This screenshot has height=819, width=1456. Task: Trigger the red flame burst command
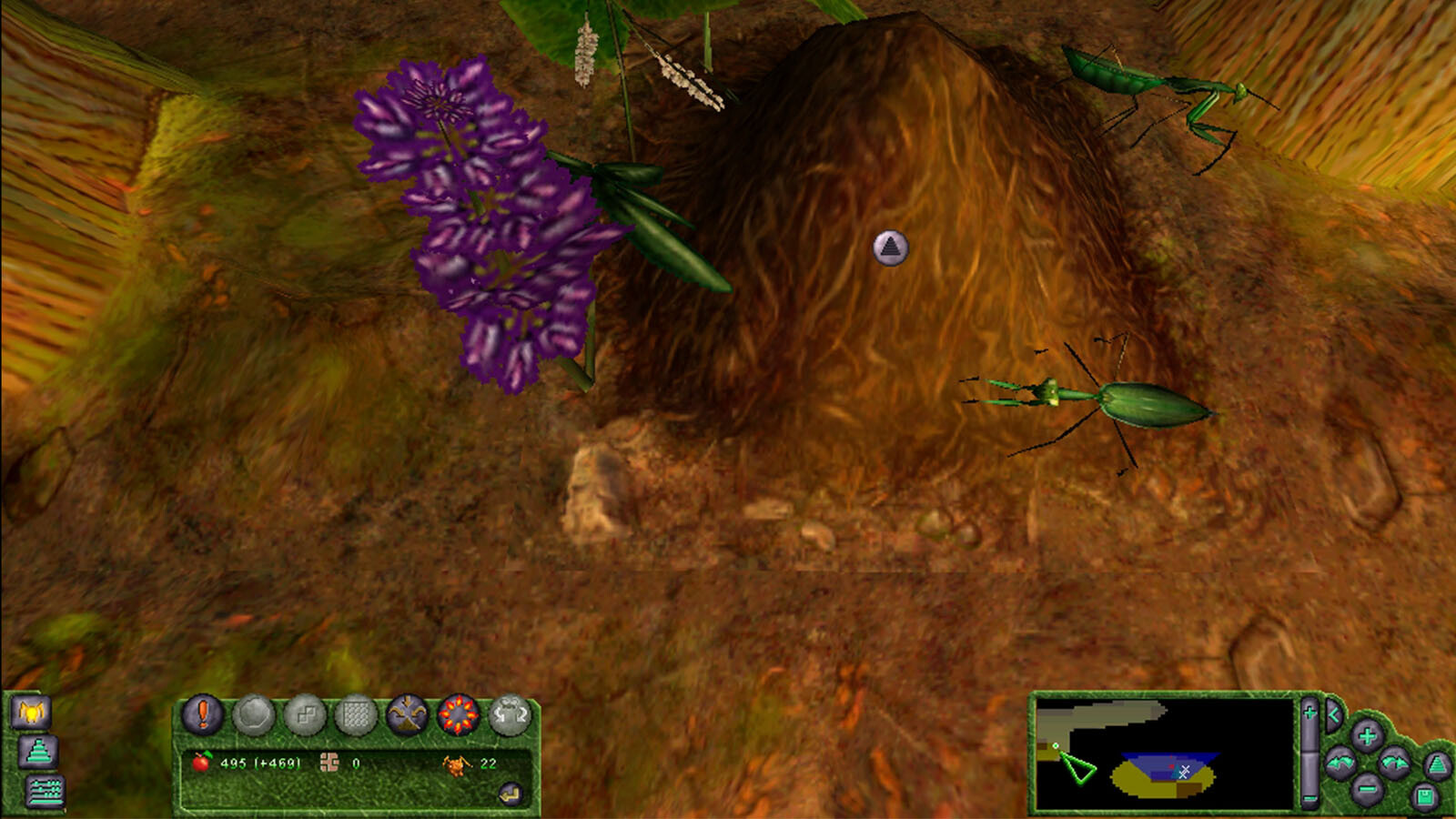[x=459, y=715]
